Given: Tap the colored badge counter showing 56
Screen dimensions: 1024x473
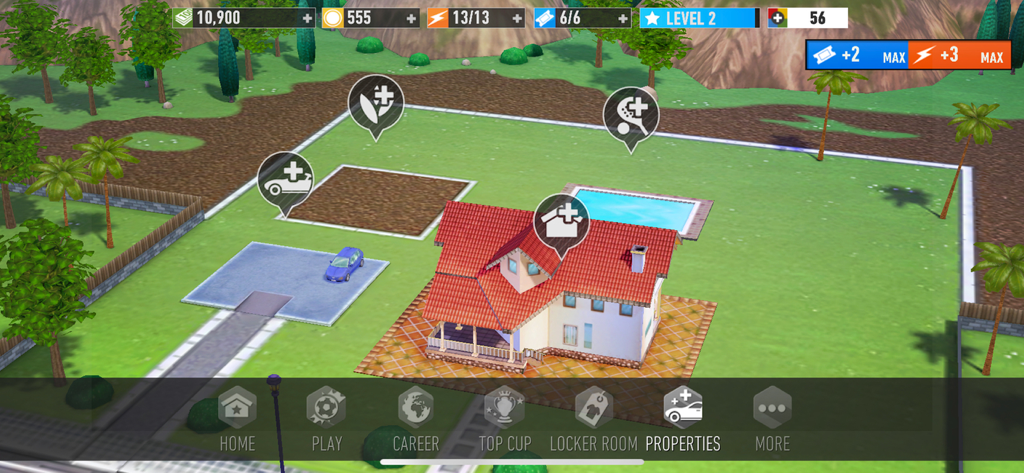Looking at the screenshot, I should (x=807, y=18).
